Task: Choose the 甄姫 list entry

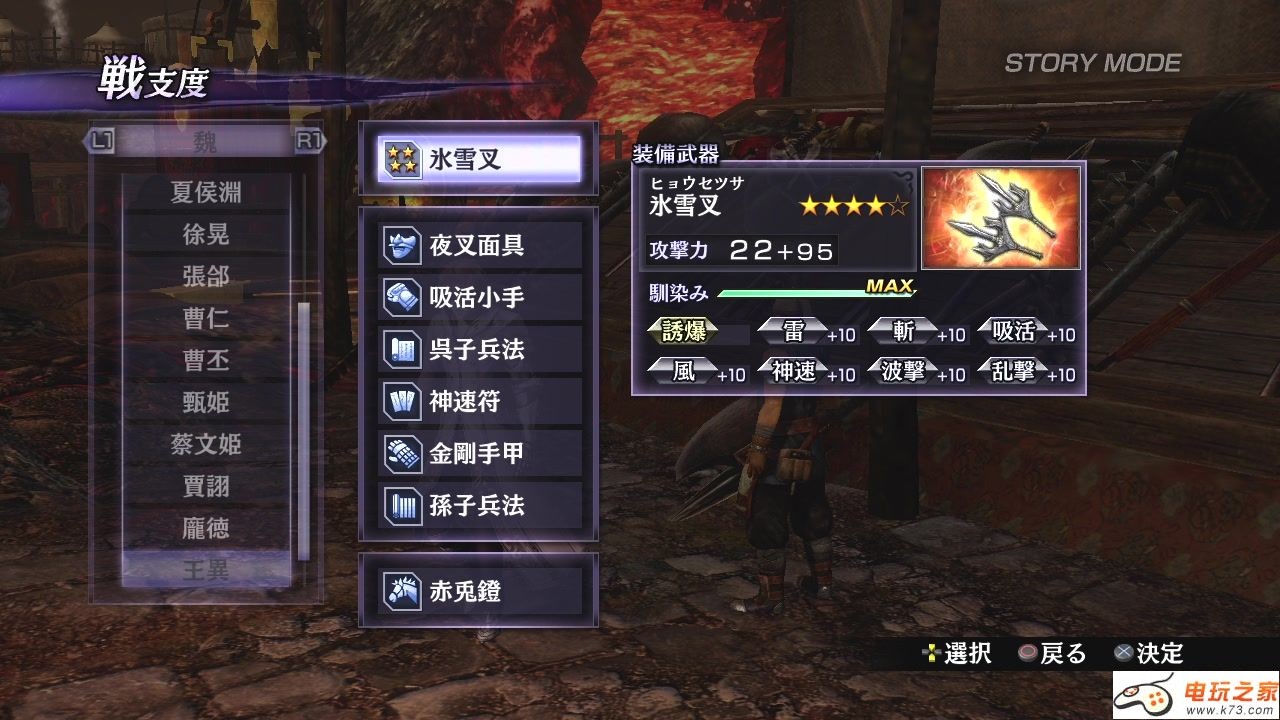Action: pyautogui.click(x=206, y=402)
